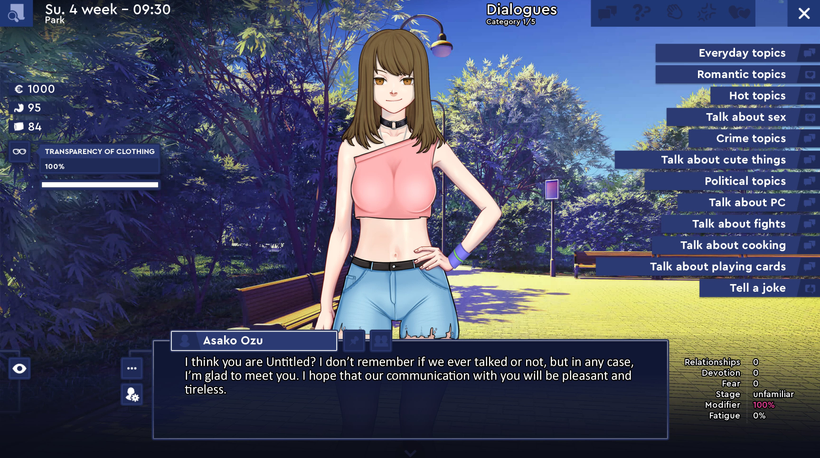Switch to the waving hand category
Image resolution: width=820 pixels, height=458 pixels.
click(x=675, y=13)
